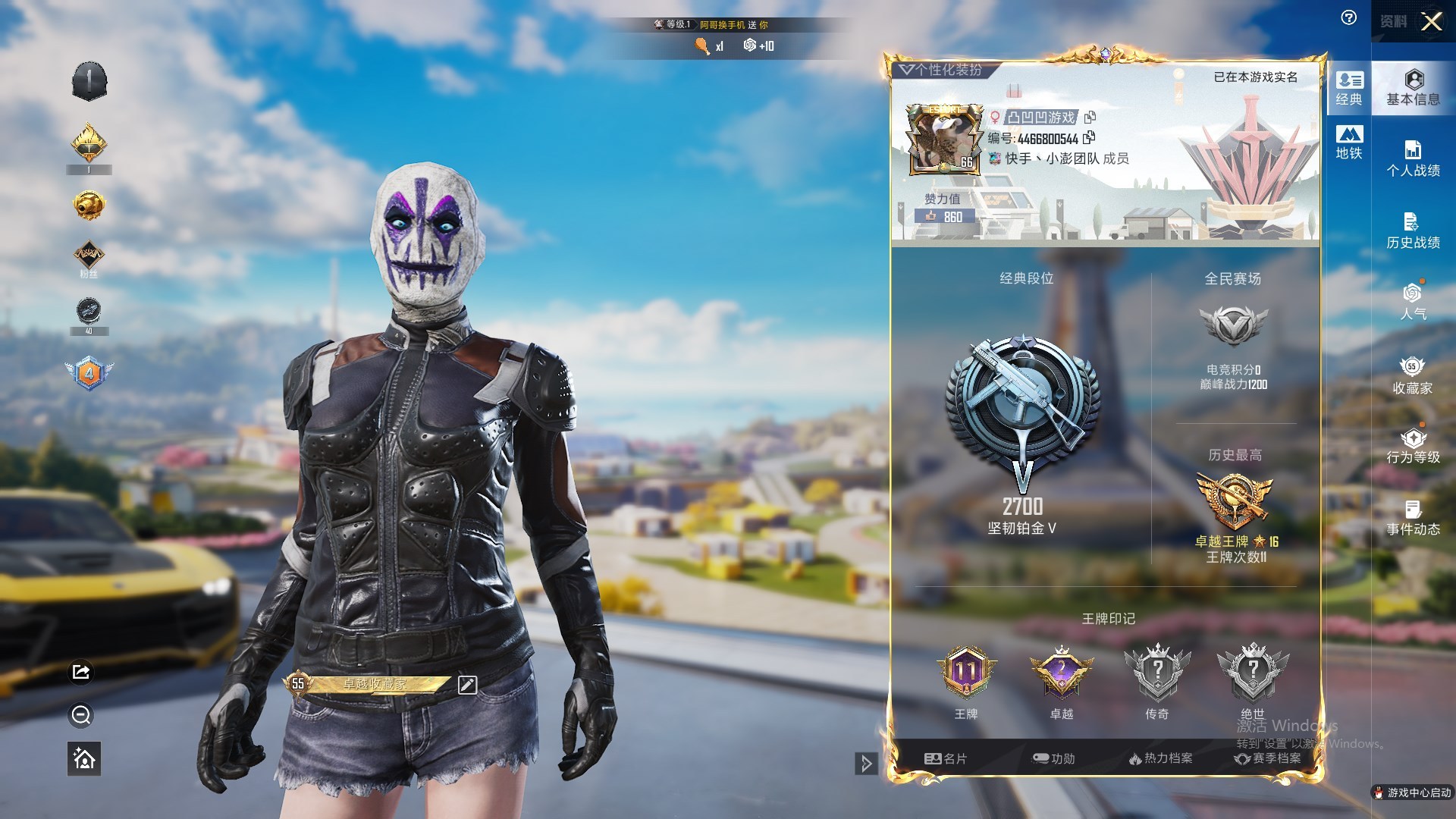This screenshot has width=1456, height=819.
Task: Open the 功勋 merits tab
Action: [1054, 758]
